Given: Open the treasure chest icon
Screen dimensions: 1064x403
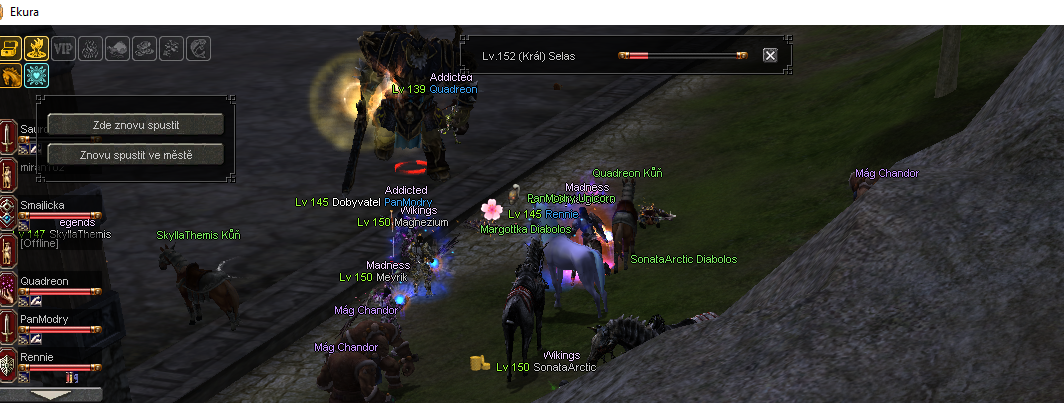Looking at the screenshot, I should (x=10, y=48).
